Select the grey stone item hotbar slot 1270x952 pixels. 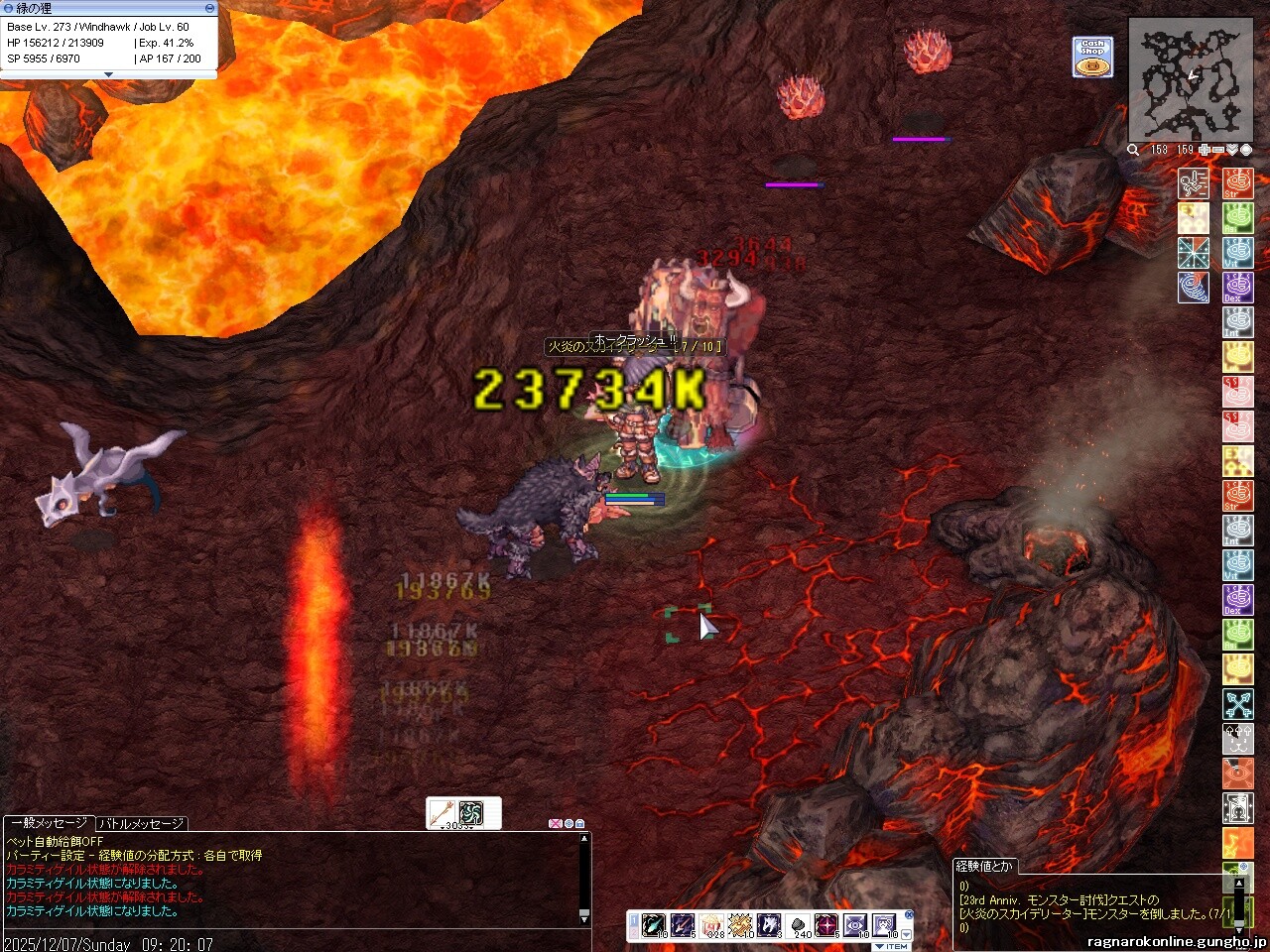798,925
